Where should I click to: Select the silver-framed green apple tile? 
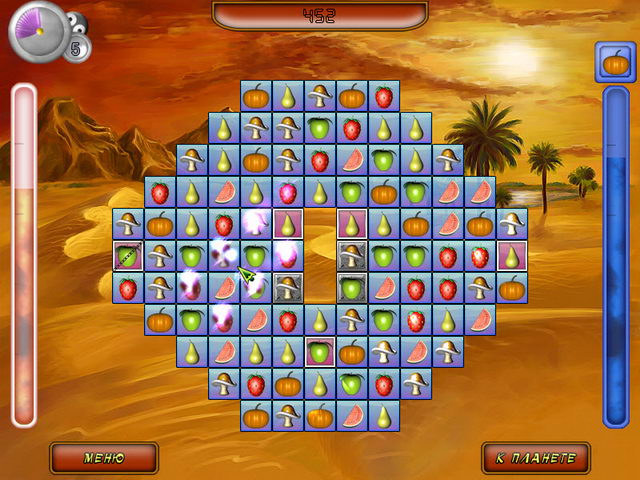[352, 288]
